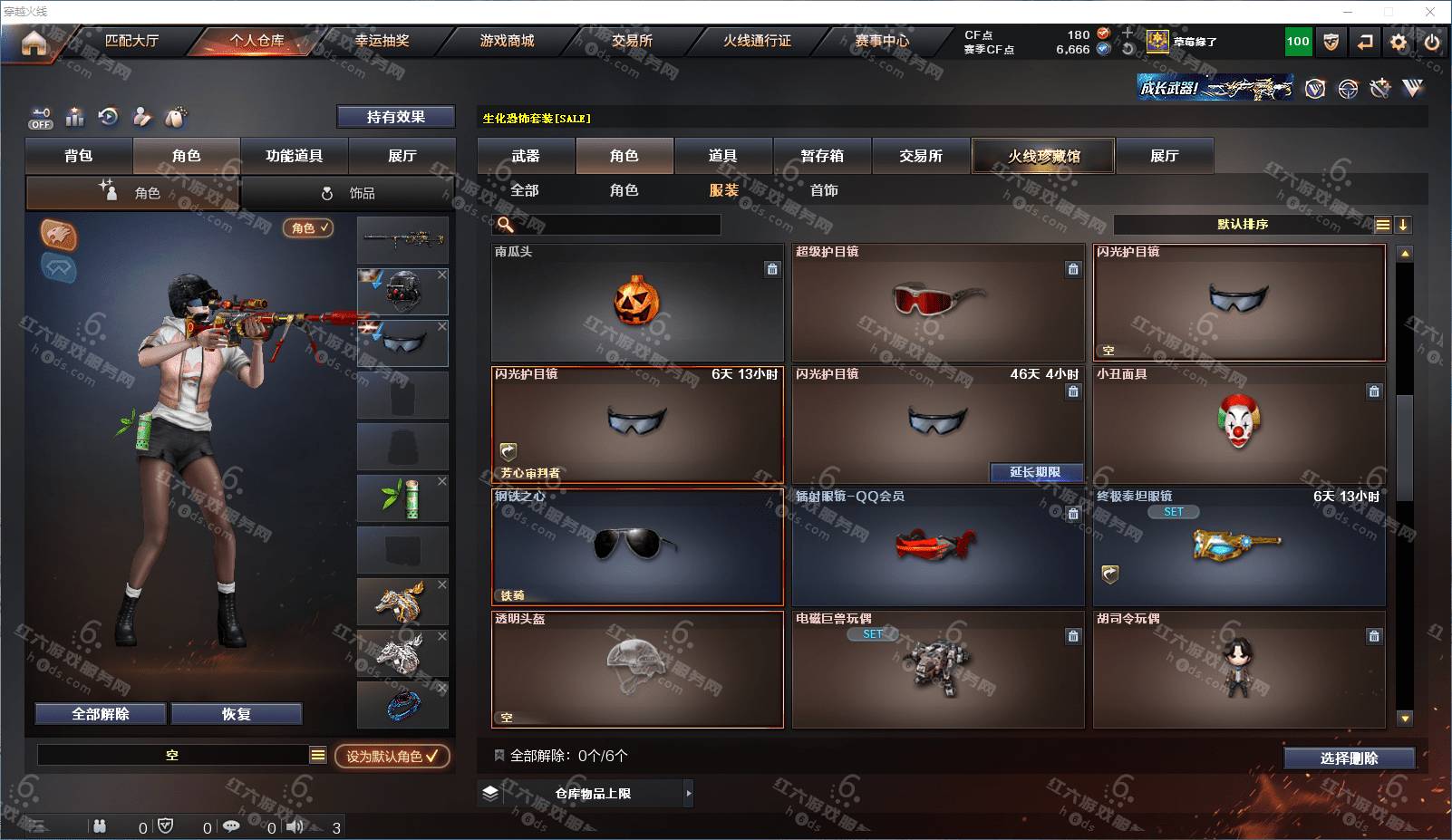Select the 武器 warehouse tab
This screenshot has width=1452, height=840.
click(x=526, y=156)
